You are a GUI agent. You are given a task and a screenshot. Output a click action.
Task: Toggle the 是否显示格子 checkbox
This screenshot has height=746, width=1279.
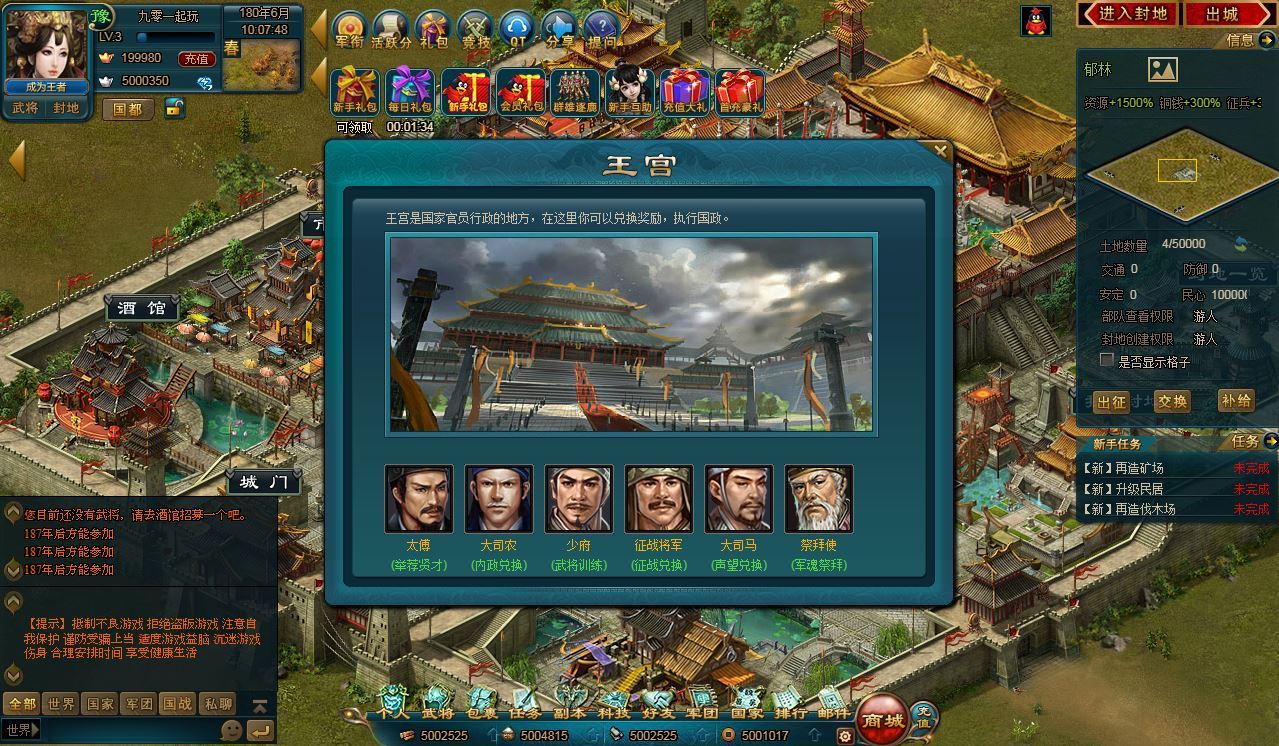point(1107,360)
